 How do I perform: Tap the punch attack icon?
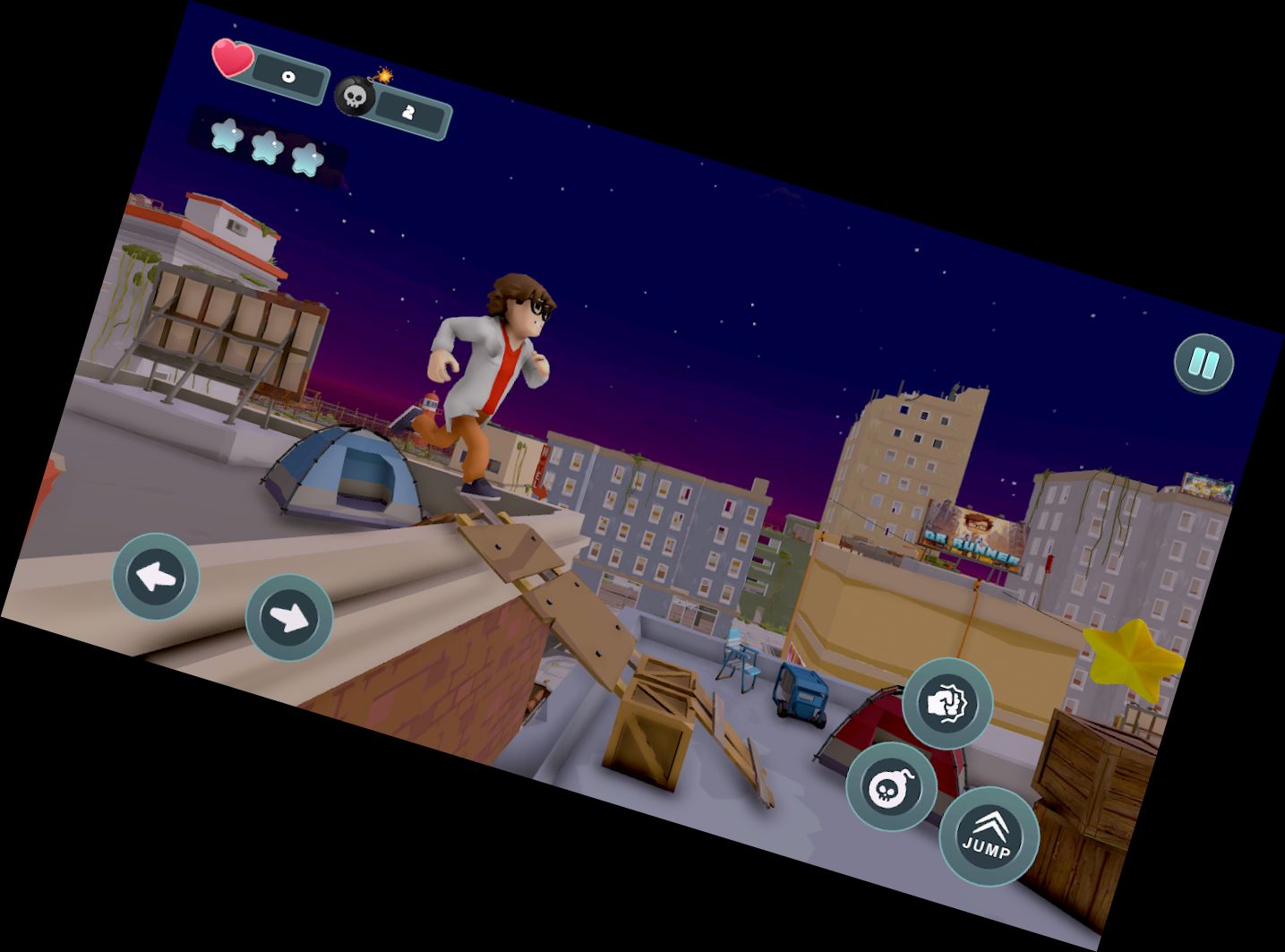(x=951, y=707)
